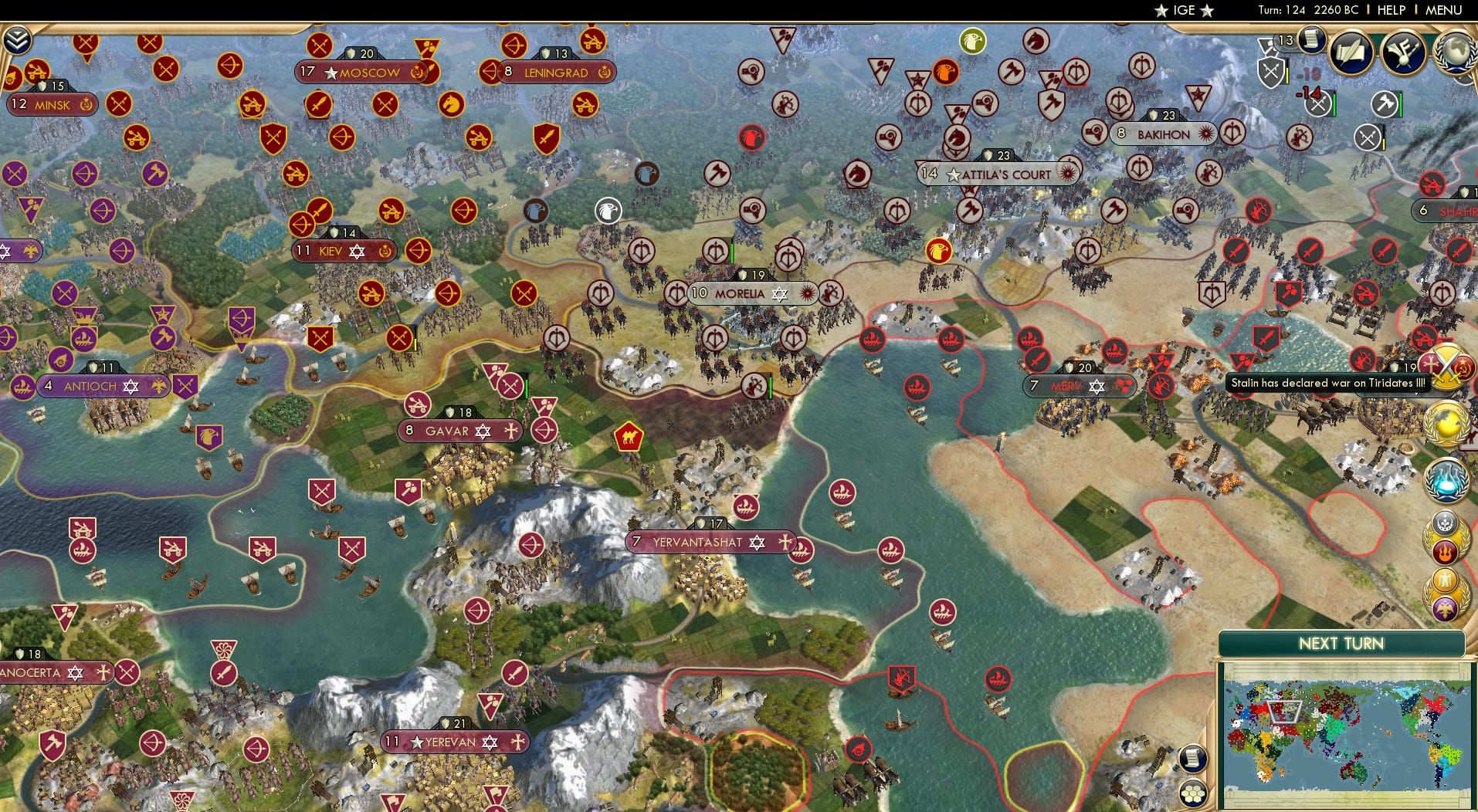Click the flame faith notification icon
The image size is (1478, 812).
tap(1446, 550)
